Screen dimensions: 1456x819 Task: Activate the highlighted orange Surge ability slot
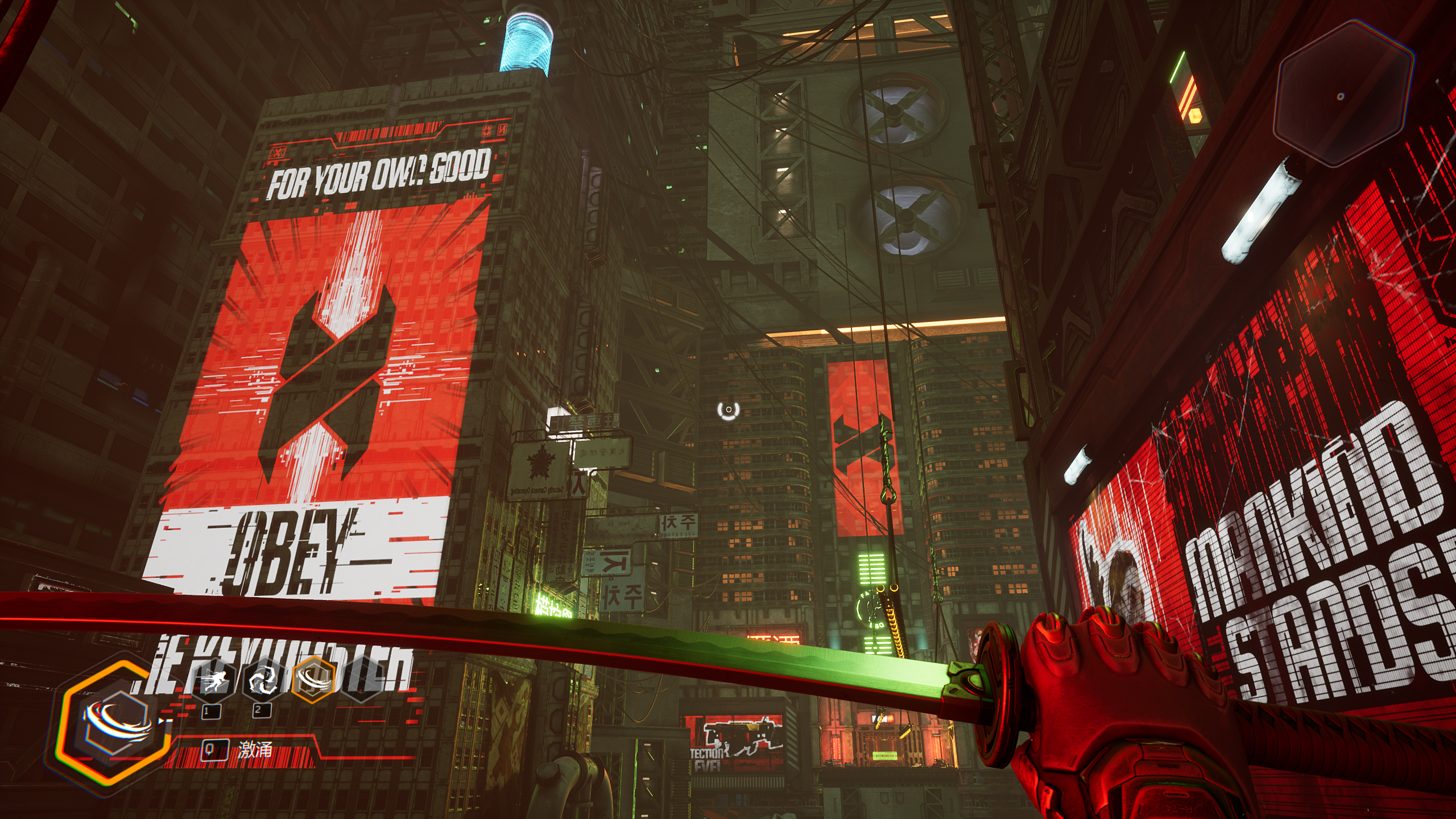(312, 679)
